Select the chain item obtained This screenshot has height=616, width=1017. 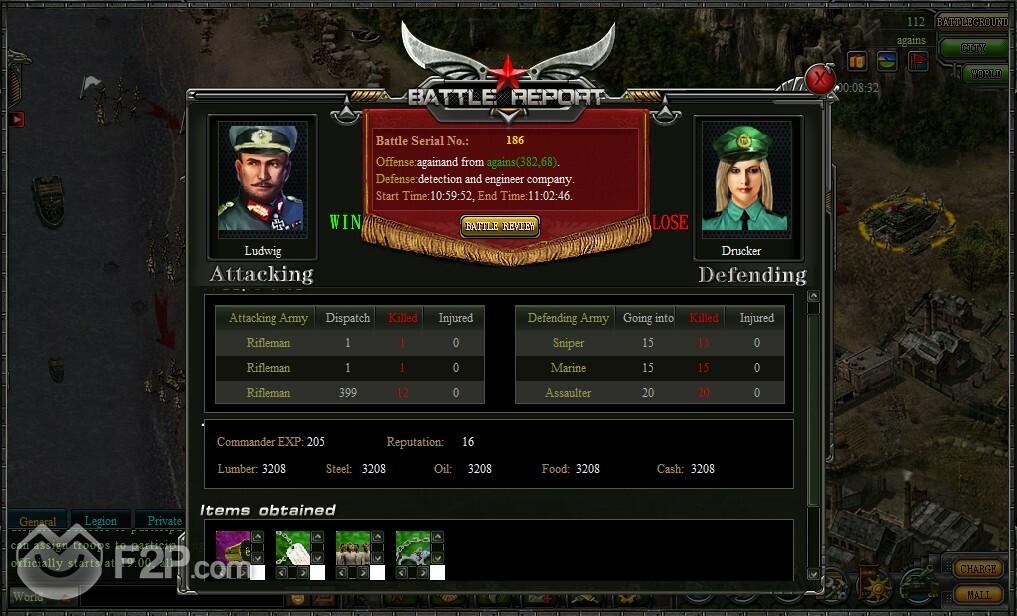(x=412, y=548)
